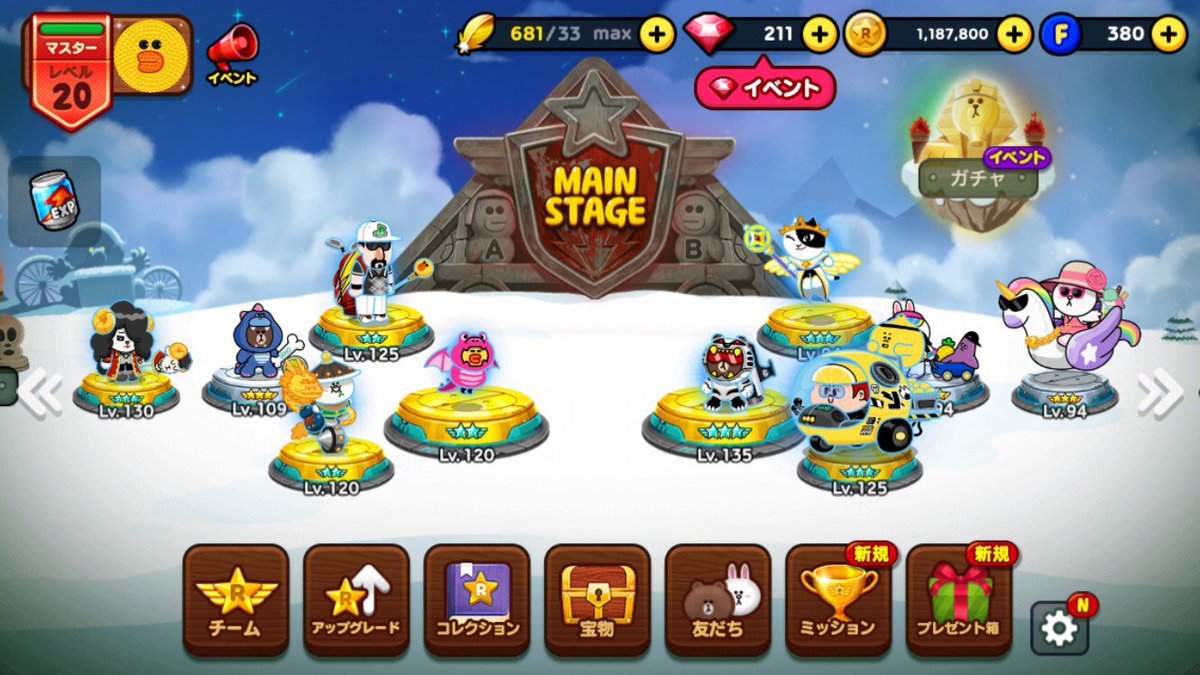This screenshot has width=1200, height=675.
Task: Open the チーム team menu
Action: [236, 600]
